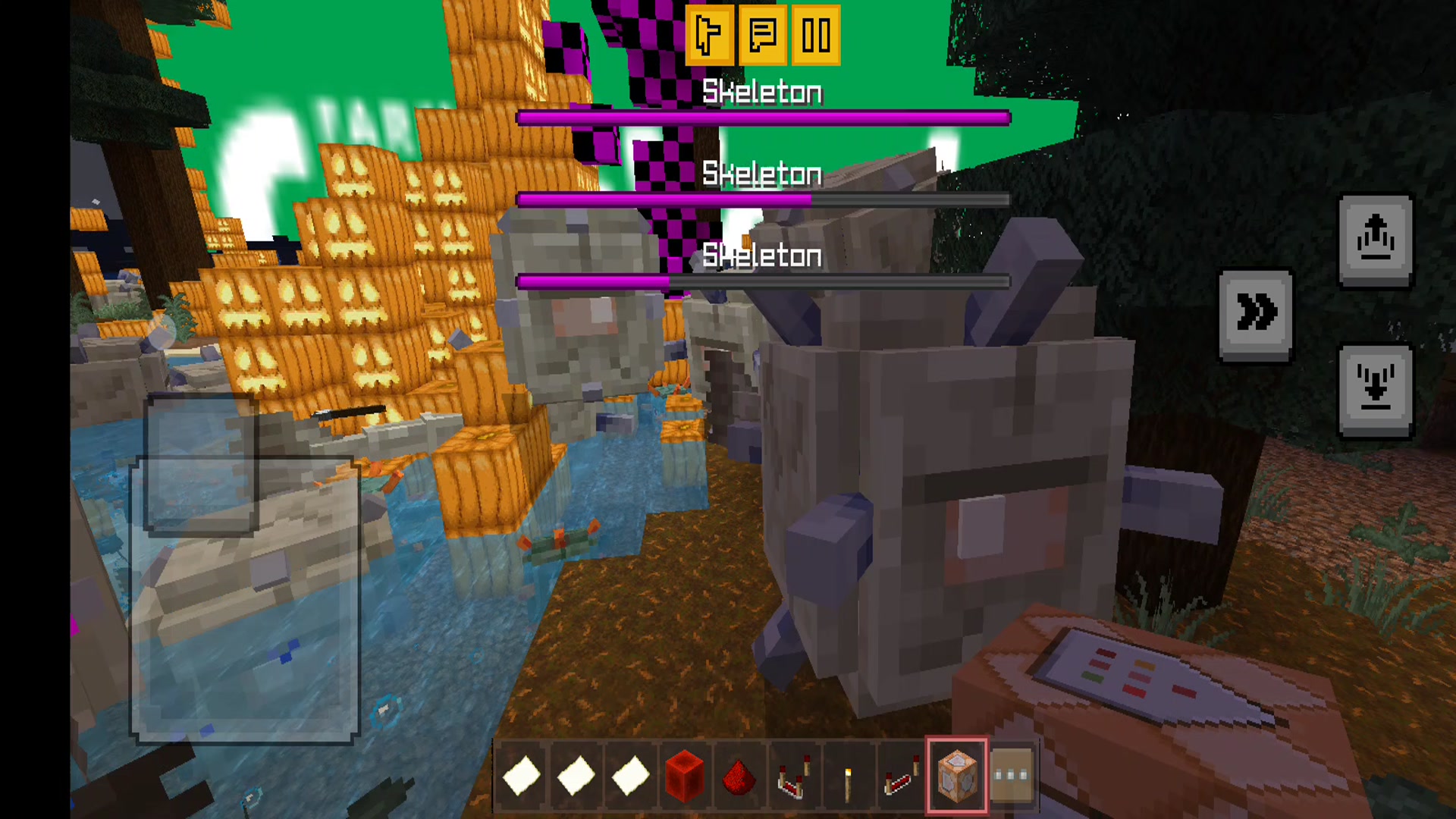Viewport: 1456px width, 819px height.
Task: Select the third Skeleton nameplate
Action: (762, 256)
